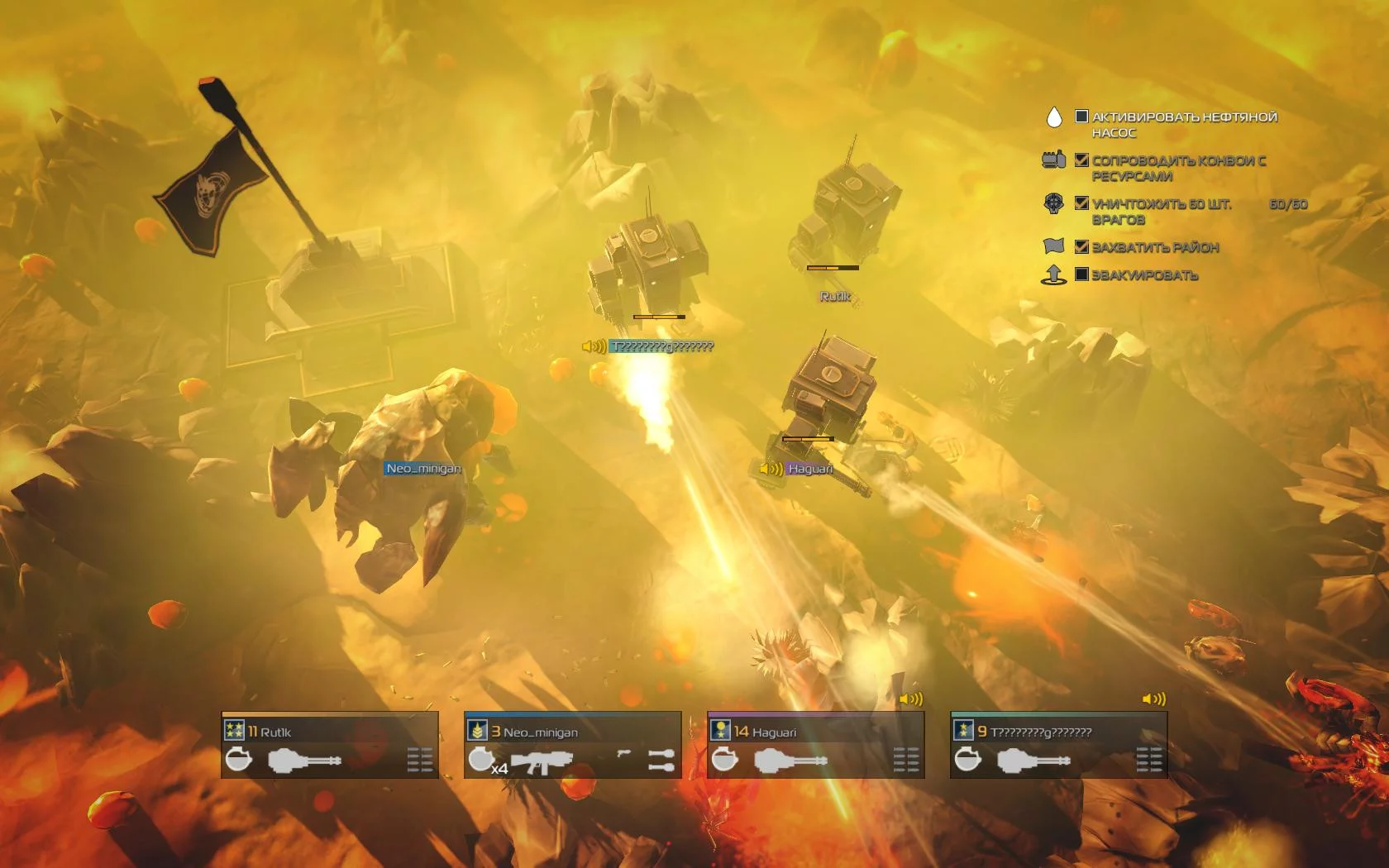The image size is (1389, 868).
Task: Select the destroy 50 enemies objective
Action: [x=1161, y=211]
